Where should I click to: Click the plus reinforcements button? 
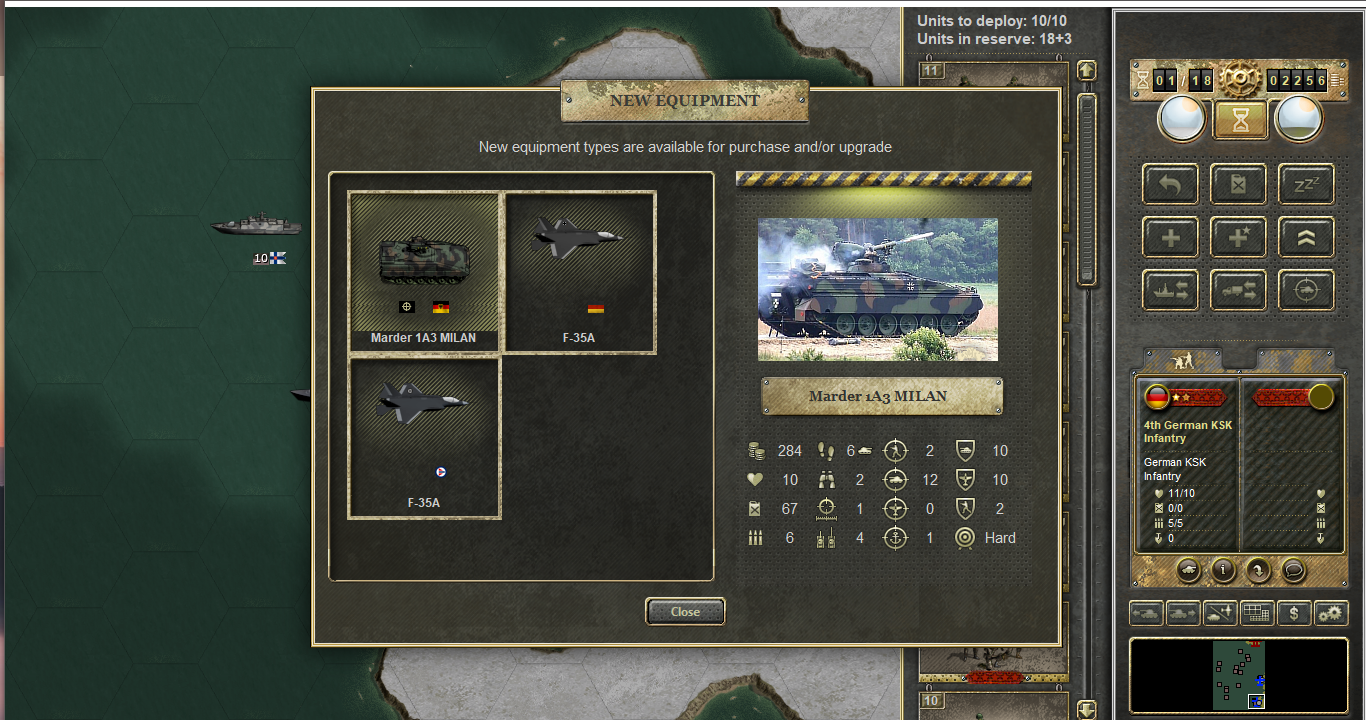coord(1171,237)
